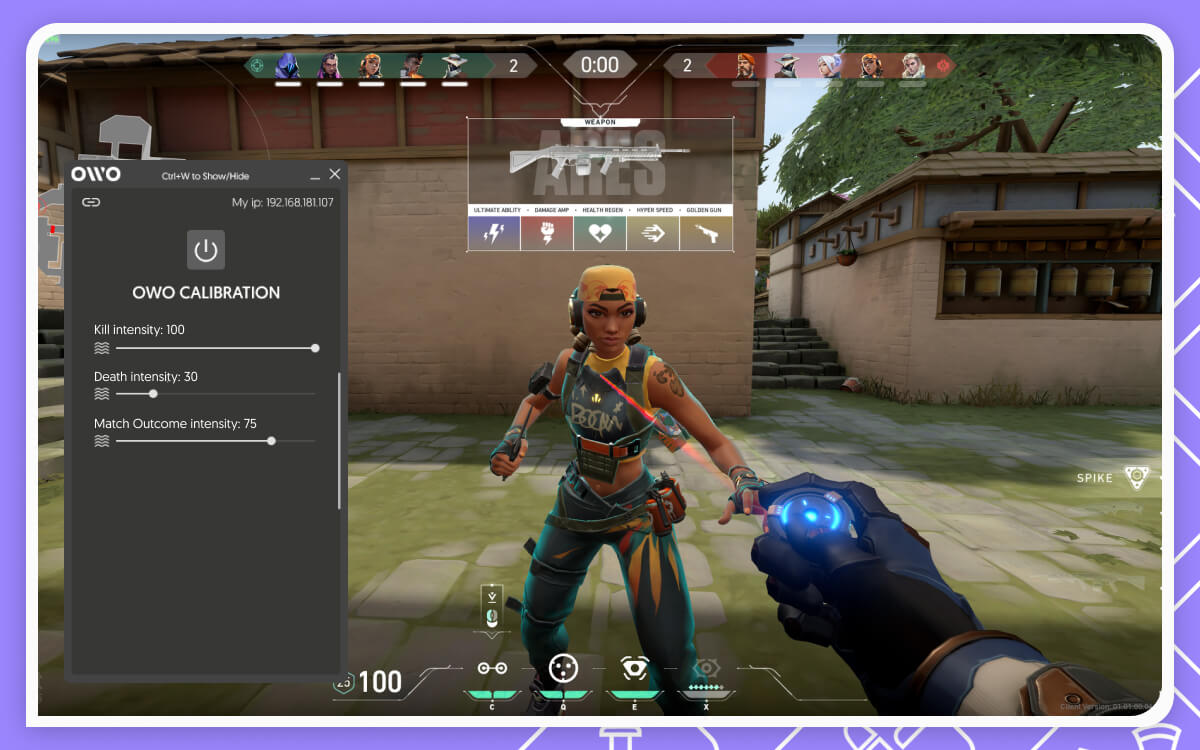Click the OWO panel vertical scrollbar

(x=340, y=440)
